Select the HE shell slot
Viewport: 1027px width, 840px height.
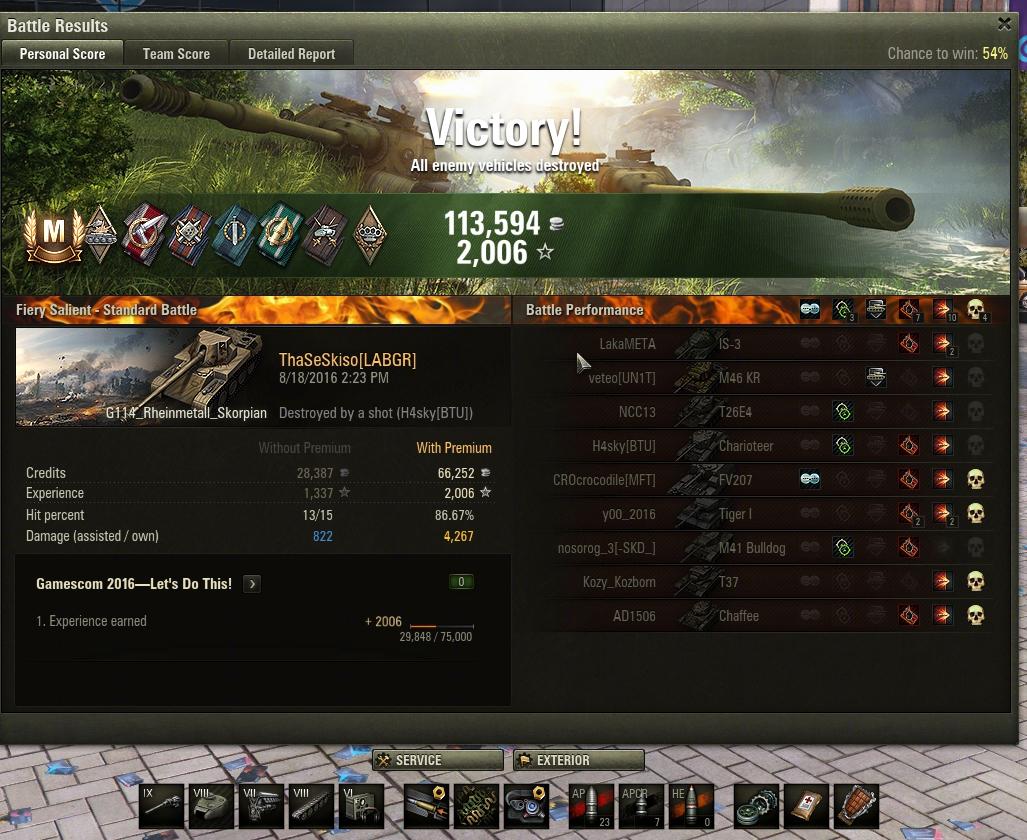coord(691,806)
